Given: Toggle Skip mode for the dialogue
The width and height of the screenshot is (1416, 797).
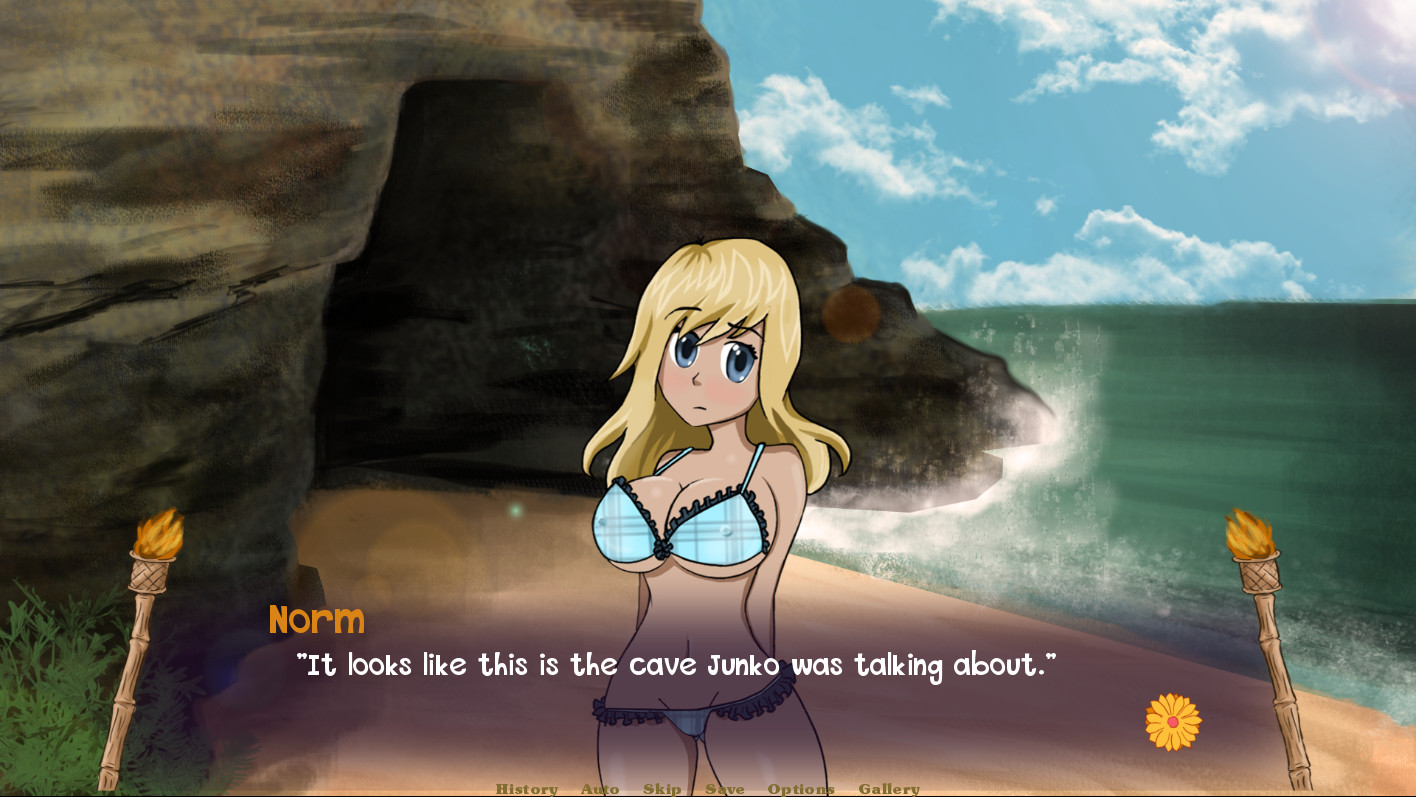Looking at the screenshot, I should (x=663, y=789).
